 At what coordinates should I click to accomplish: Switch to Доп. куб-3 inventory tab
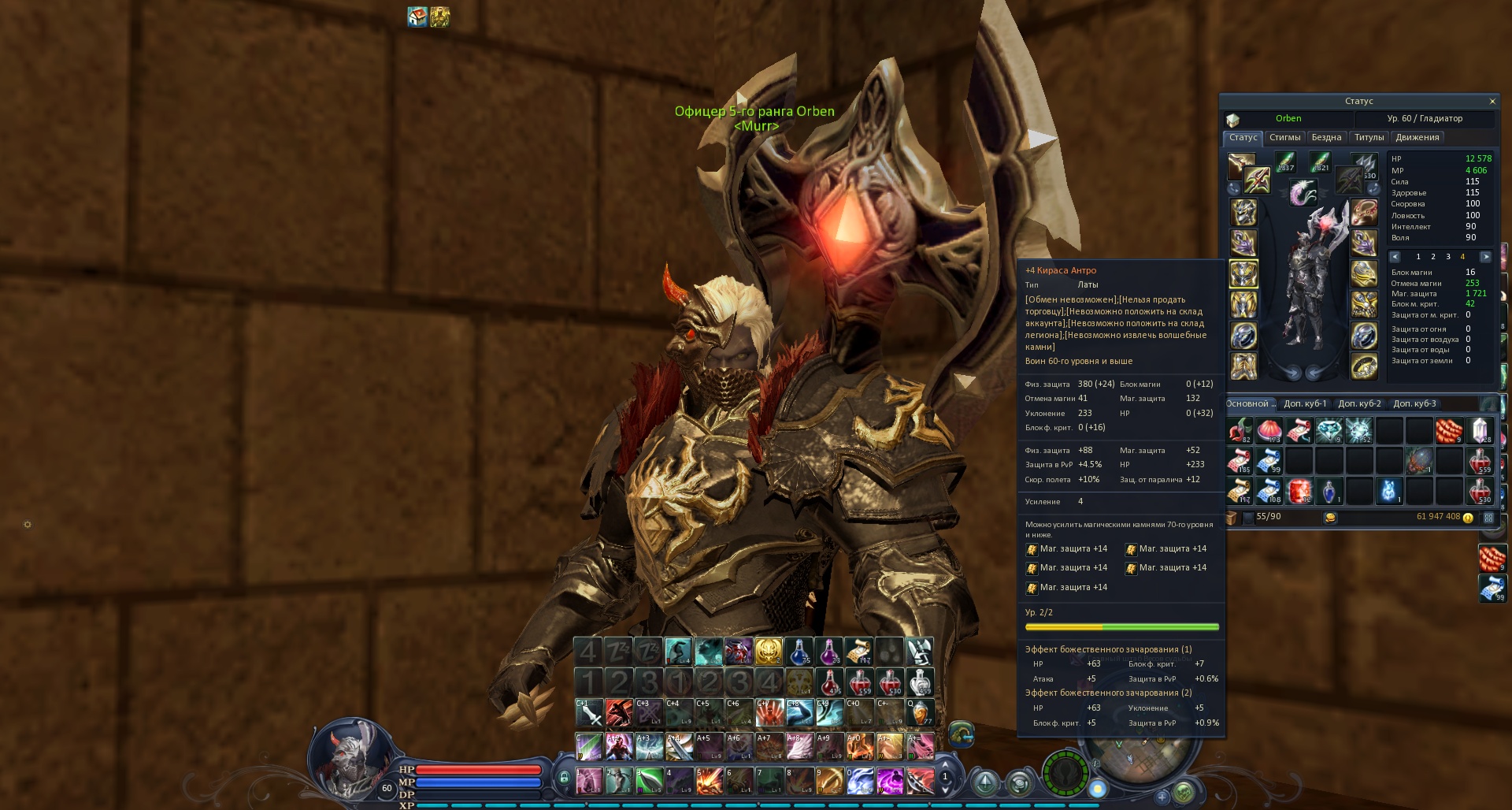pos(1414,404)
